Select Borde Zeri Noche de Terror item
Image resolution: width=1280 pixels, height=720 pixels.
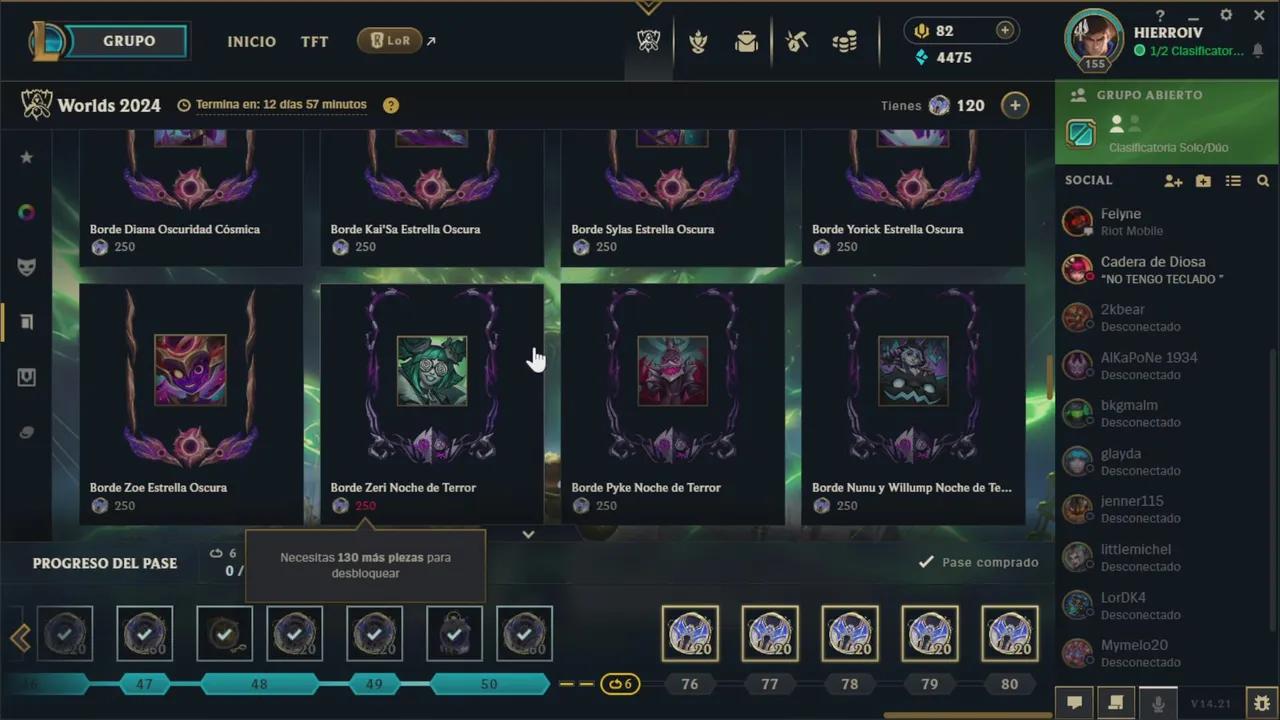point(432,400)
